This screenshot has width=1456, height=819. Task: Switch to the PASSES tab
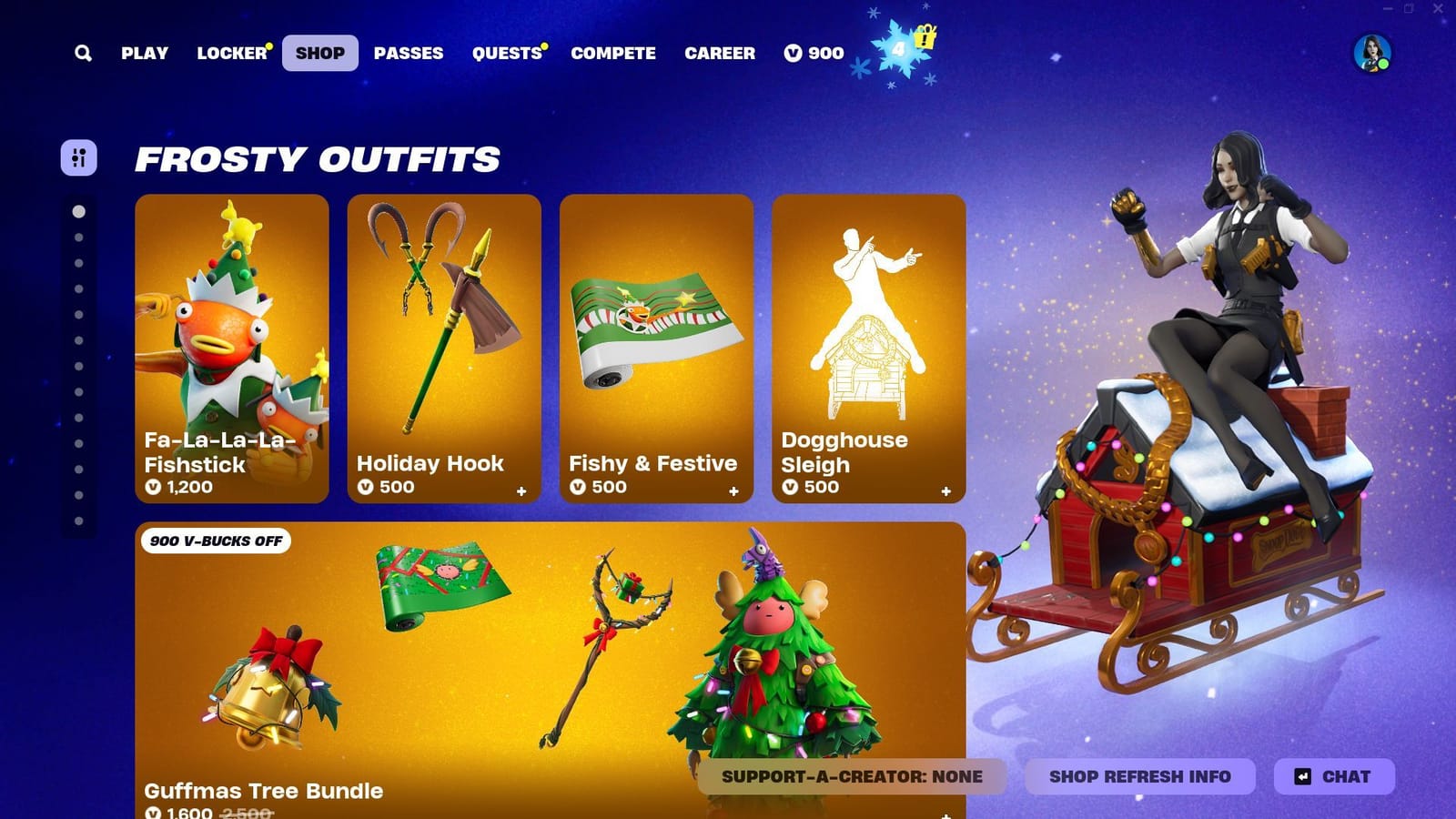tap(409, 53)
